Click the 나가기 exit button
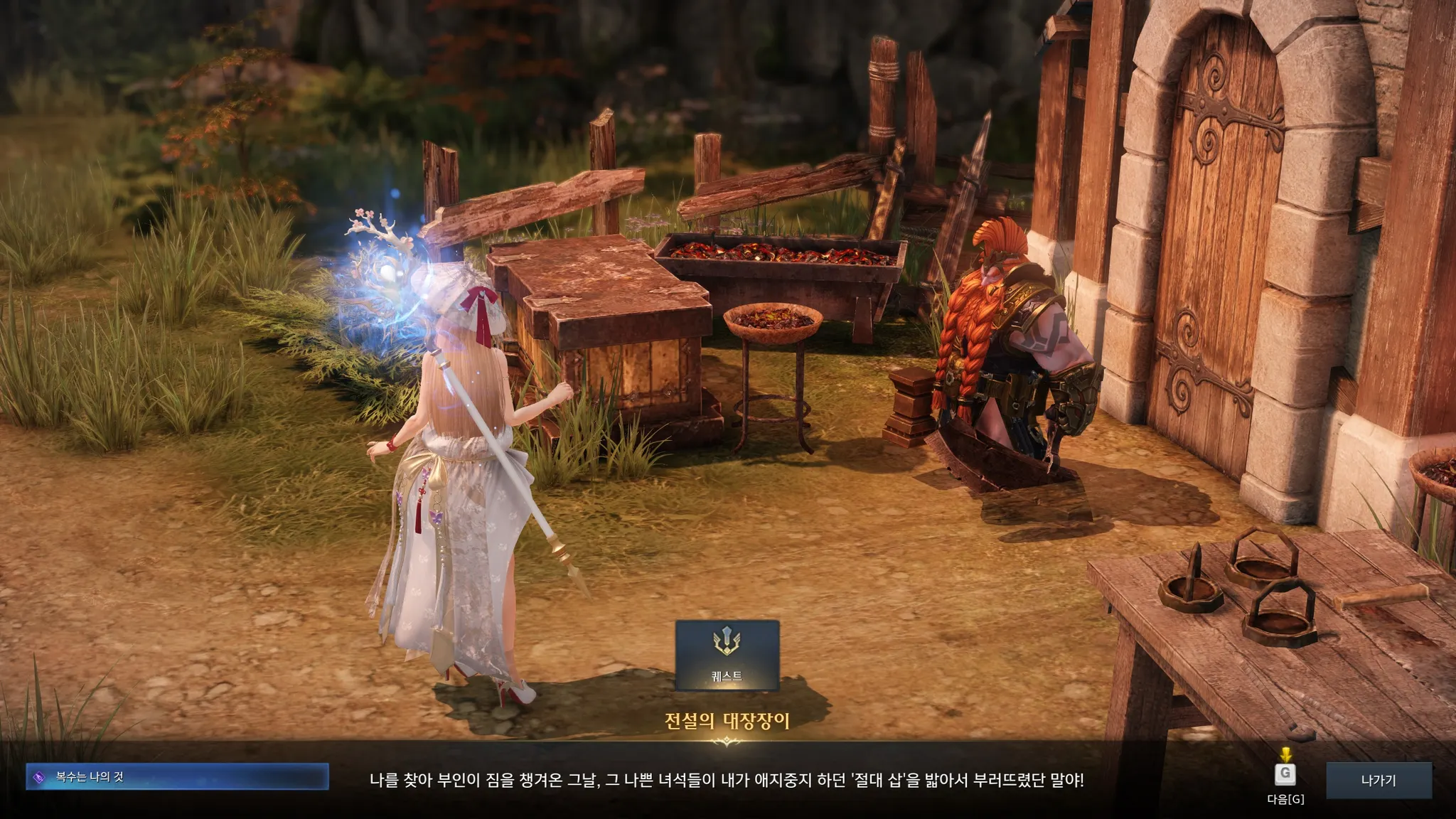This screenshot has height=819, width=1456. click(1378, 780)
